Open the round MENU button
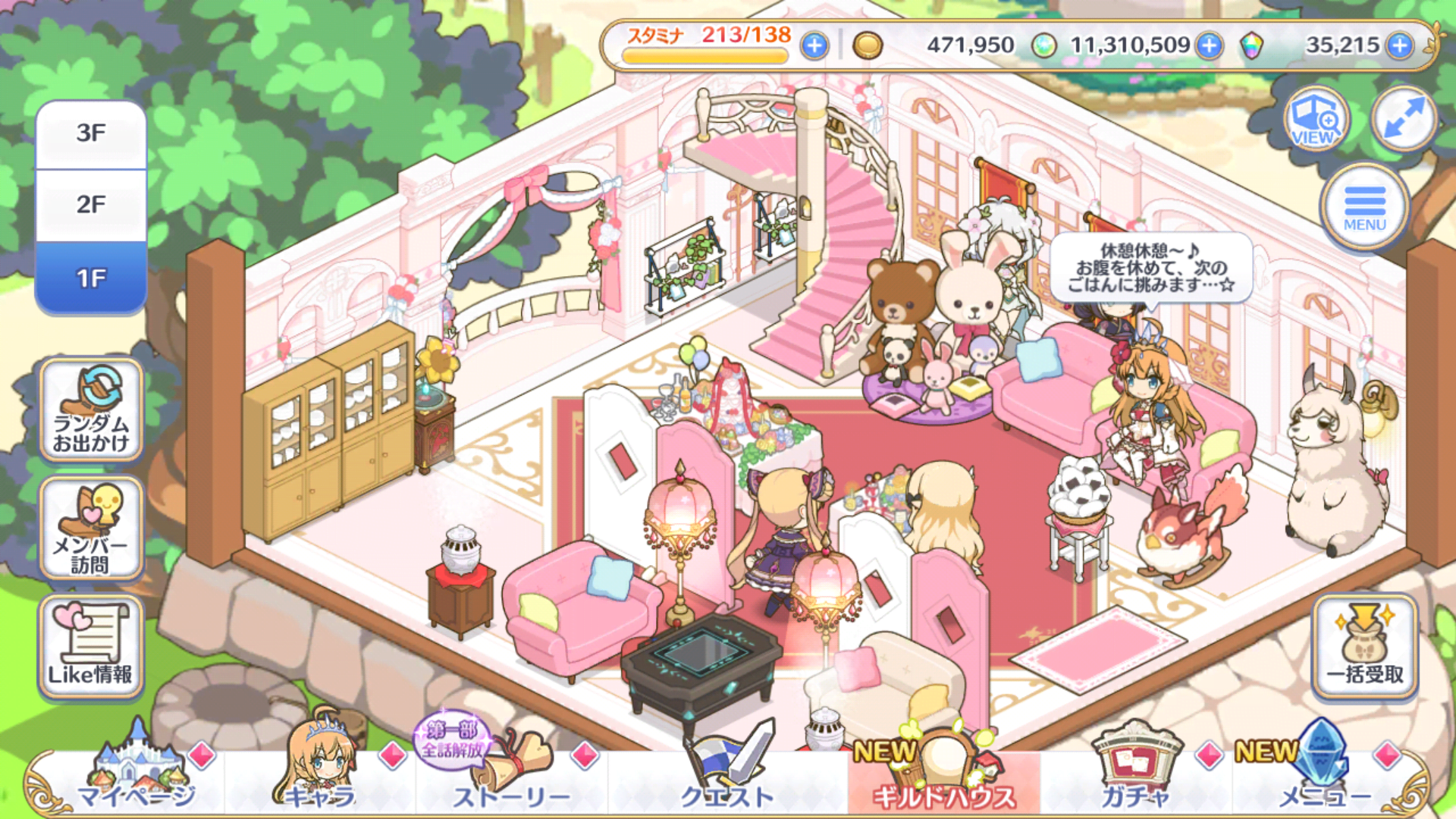 coord(1364,207)
